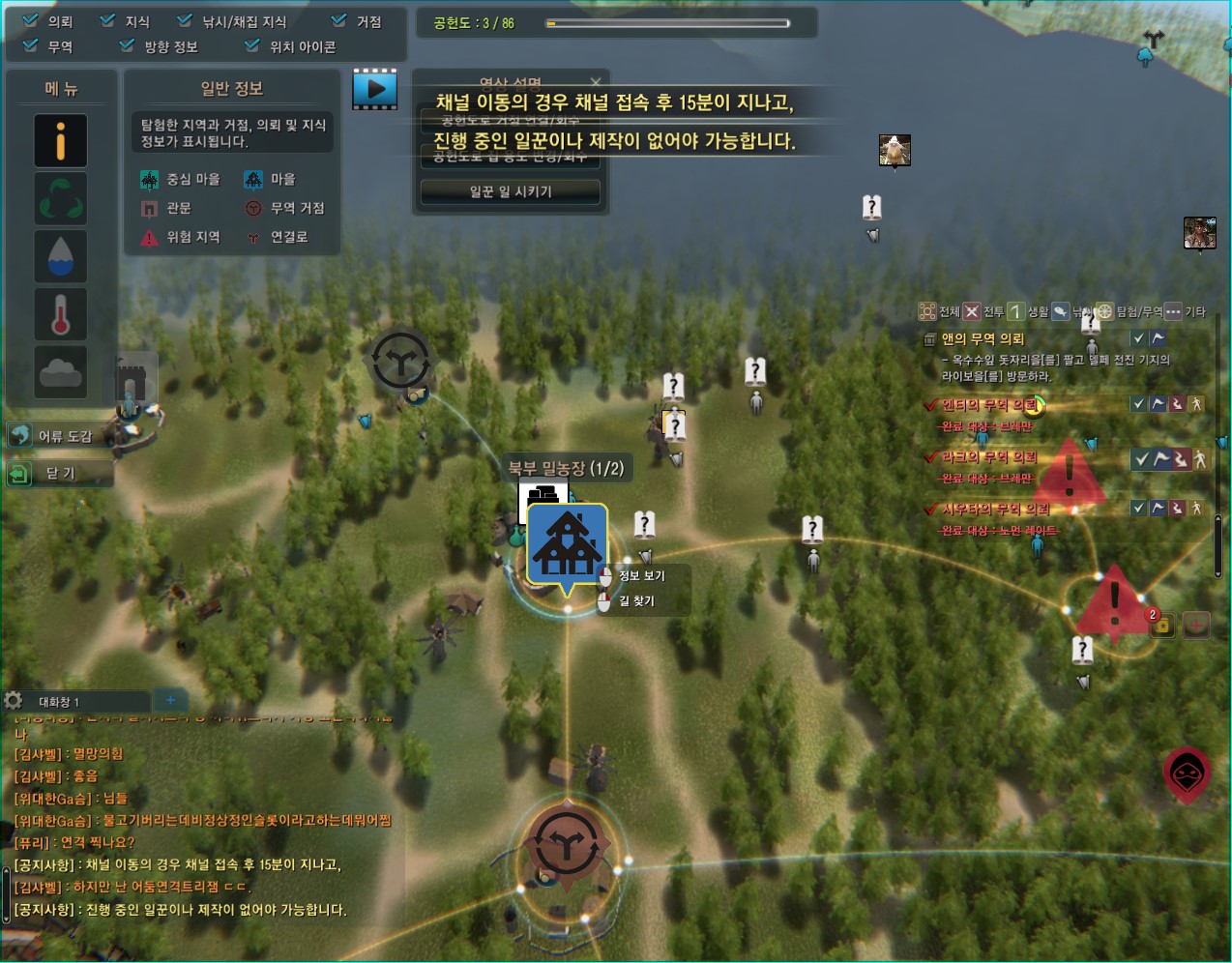
Task: Play the film-strip tutorial video
Action: click(x=375, y=89)
